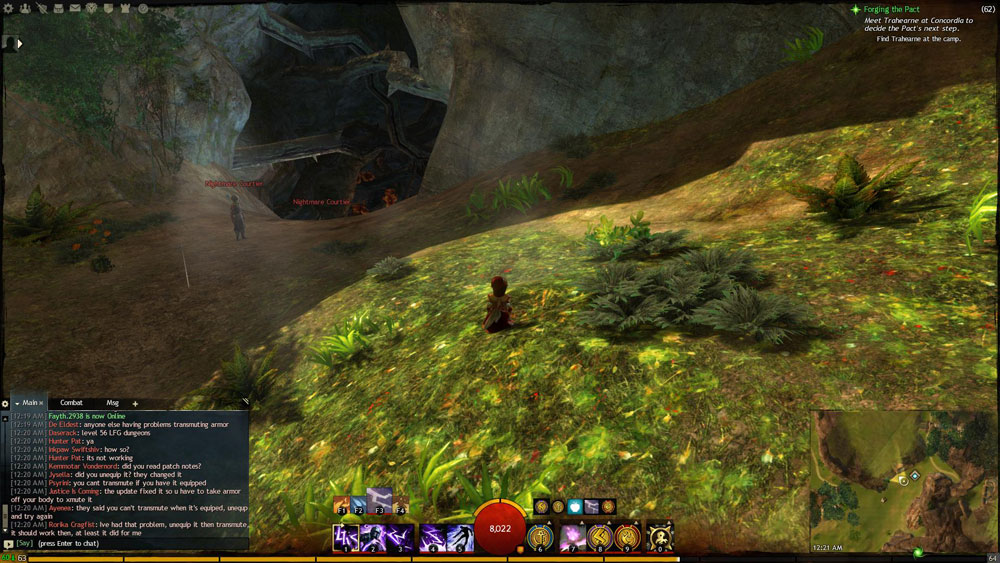Viewport: 1000px width, 563px height.
Task: Activate utility skill in slot 8
Action: (x=599, y=538)
